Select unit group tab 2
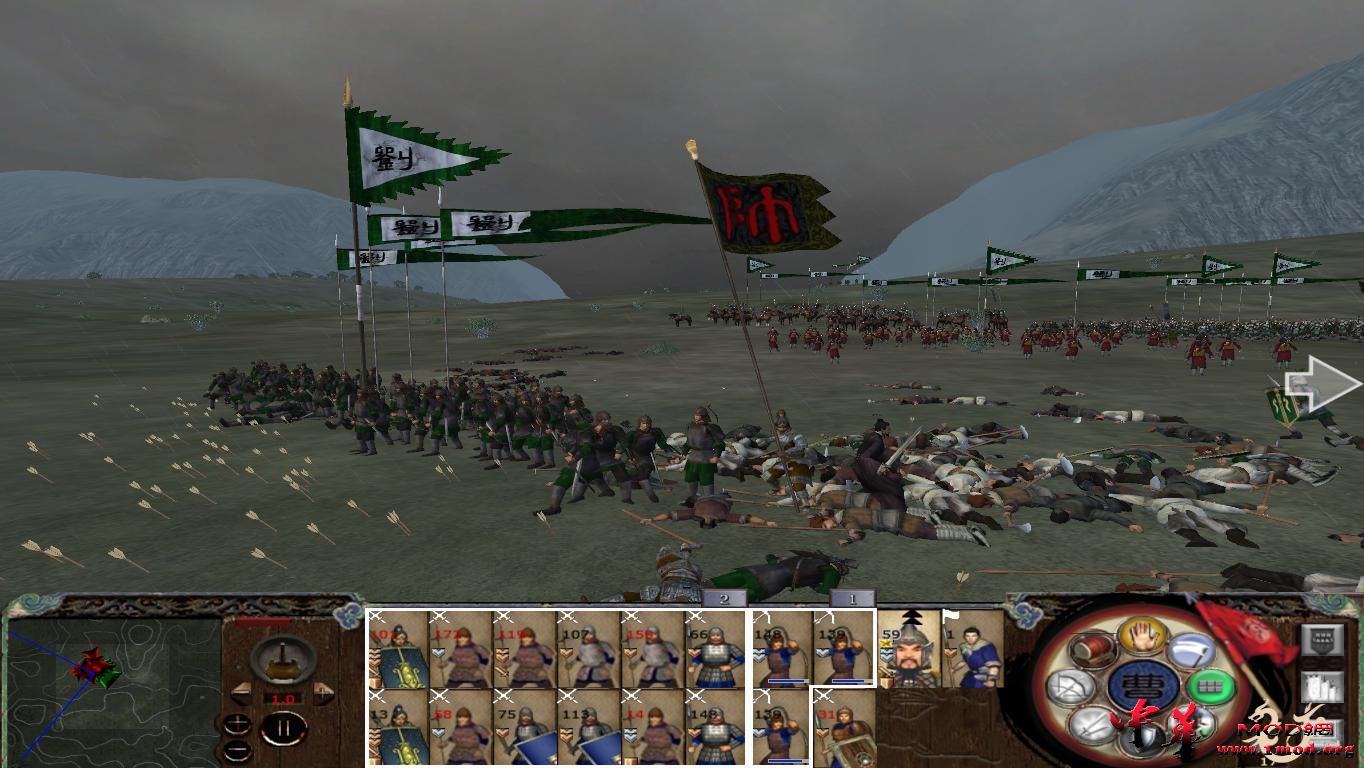 tap(722, 597)
